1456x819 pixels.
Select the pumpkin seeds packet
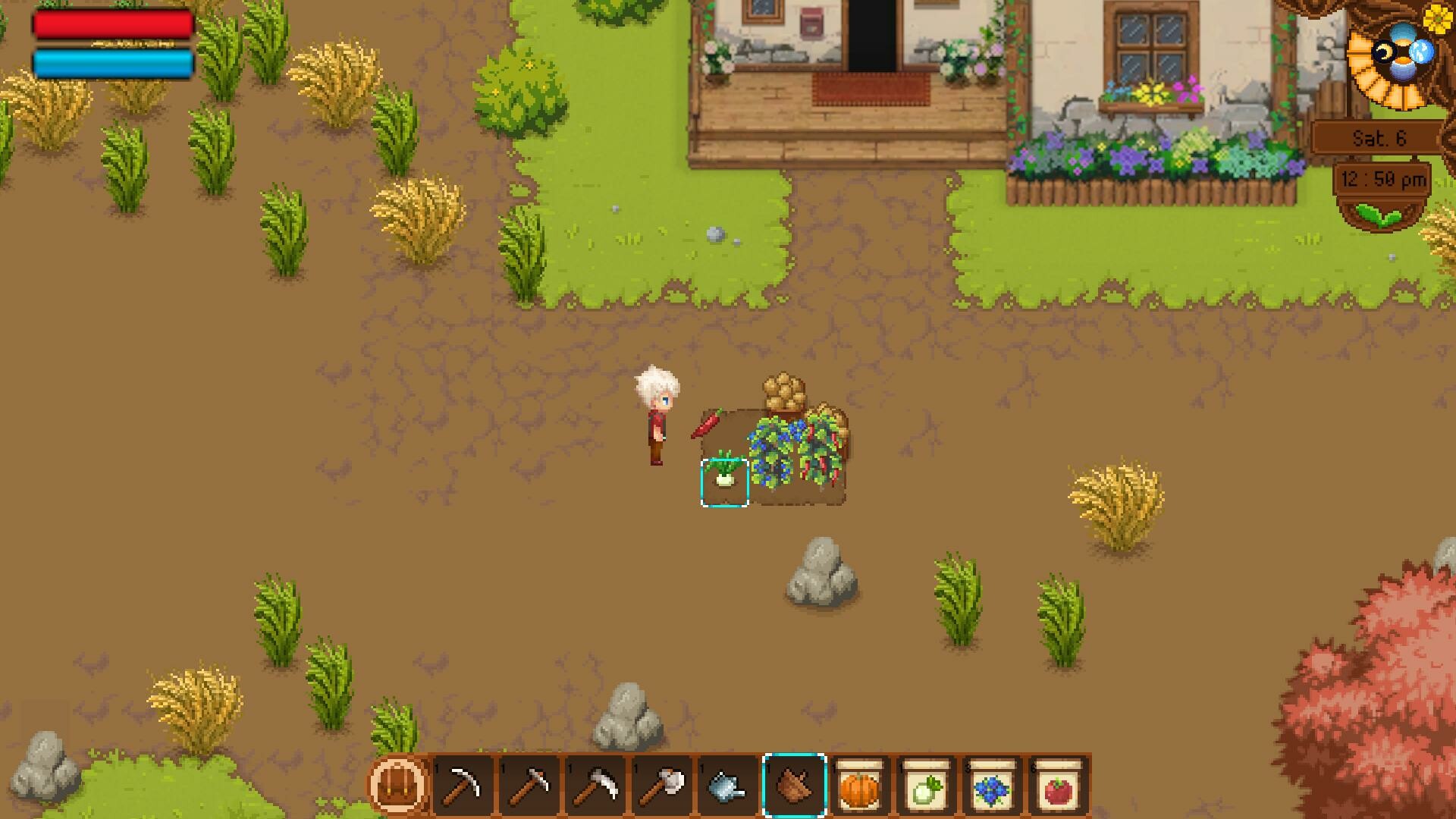pos(858,785)
